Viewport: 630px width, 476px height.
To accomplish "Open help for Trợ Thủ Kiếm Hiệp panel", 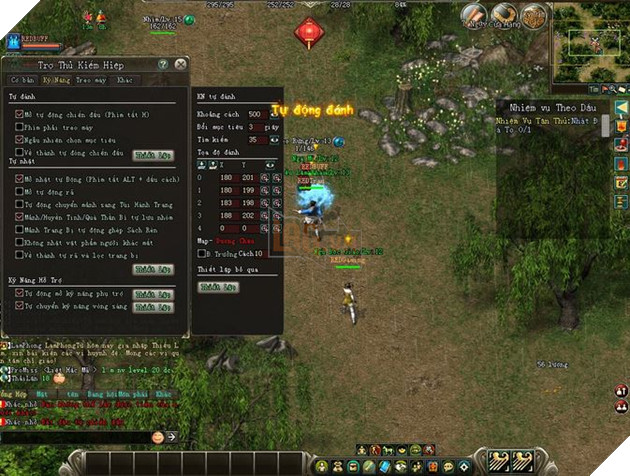I will [163, 64].
